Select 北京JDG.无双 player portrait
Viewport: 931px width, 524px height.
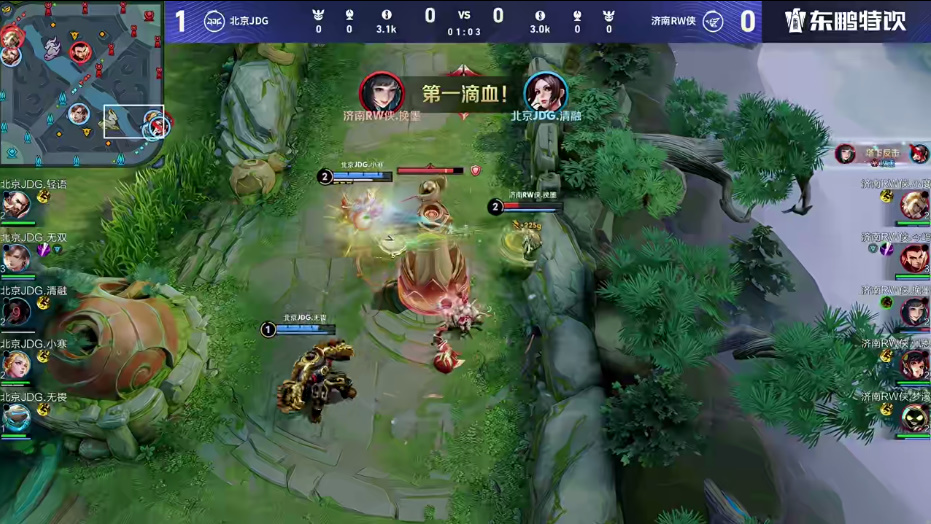[15, 259]
